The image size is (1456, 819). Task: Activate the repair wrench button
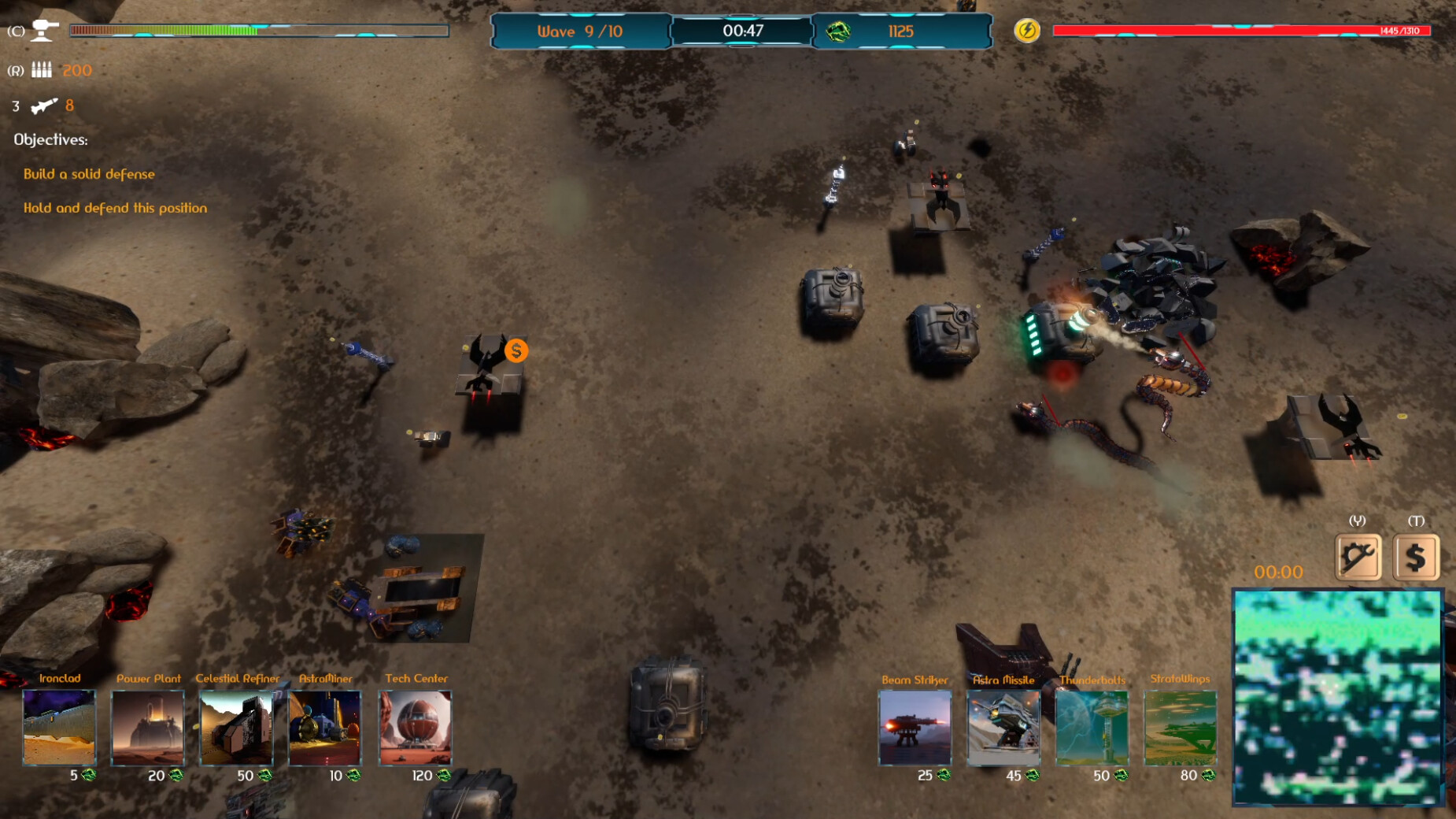(x=1358, y=558)
